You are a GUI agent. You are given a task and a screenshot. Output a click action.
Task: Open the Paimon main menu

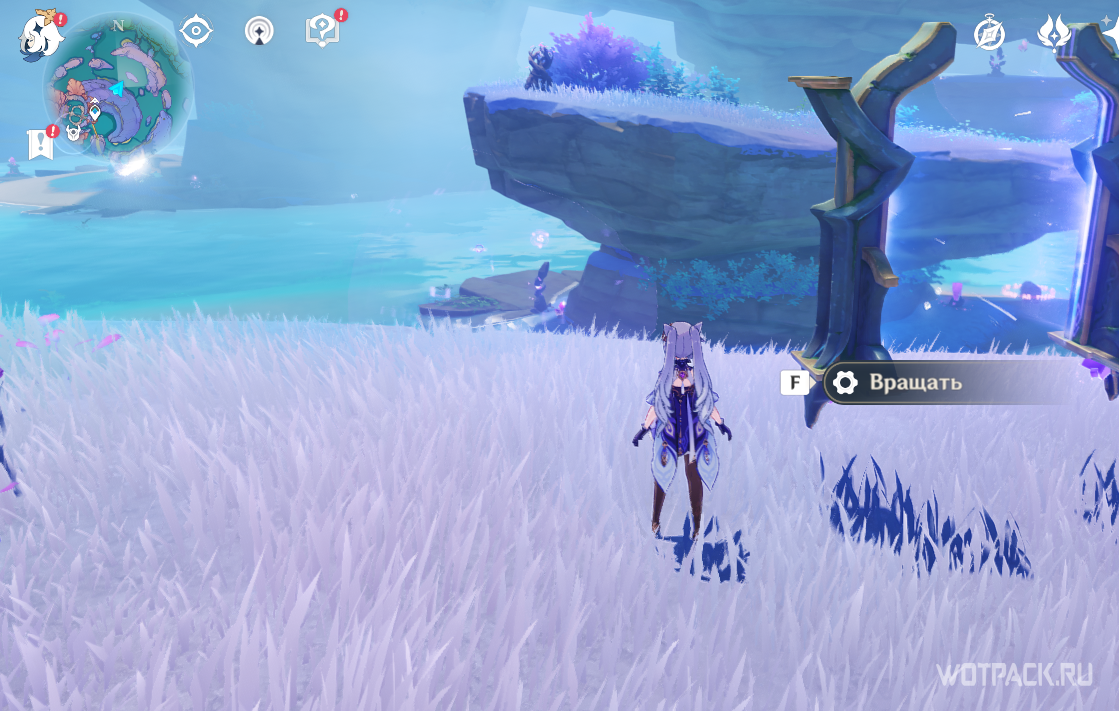point(40,35)
